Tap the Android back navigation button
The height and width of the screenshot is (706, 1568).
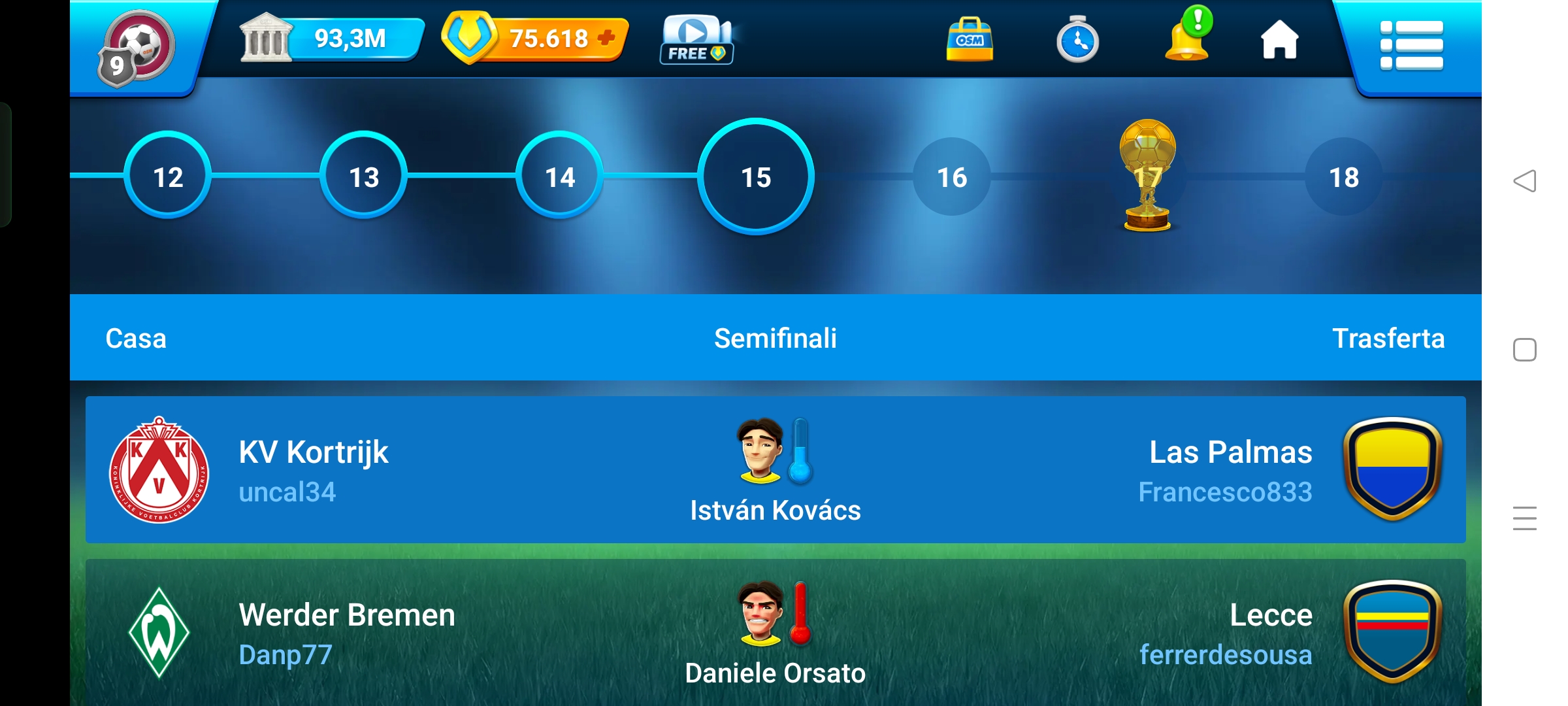pyautogui.click(x=1525, y=180)
